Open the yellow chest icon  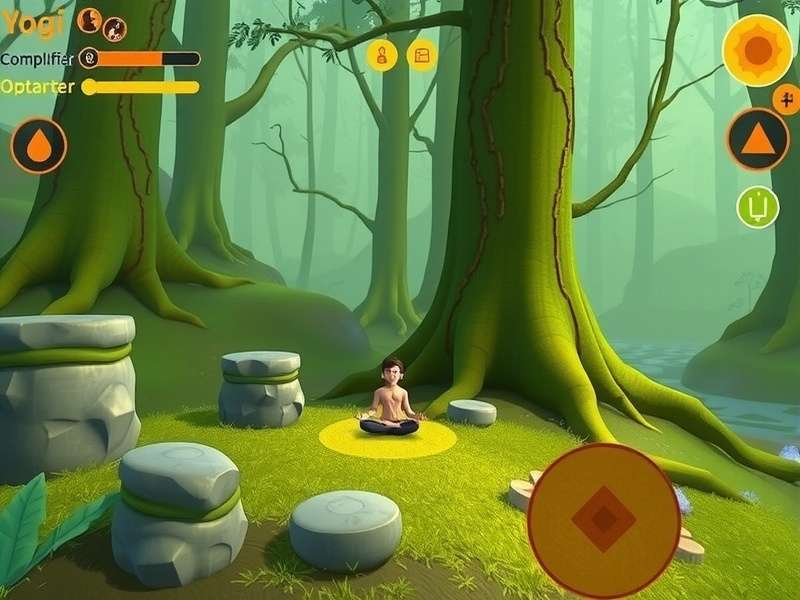click(422, 55)
